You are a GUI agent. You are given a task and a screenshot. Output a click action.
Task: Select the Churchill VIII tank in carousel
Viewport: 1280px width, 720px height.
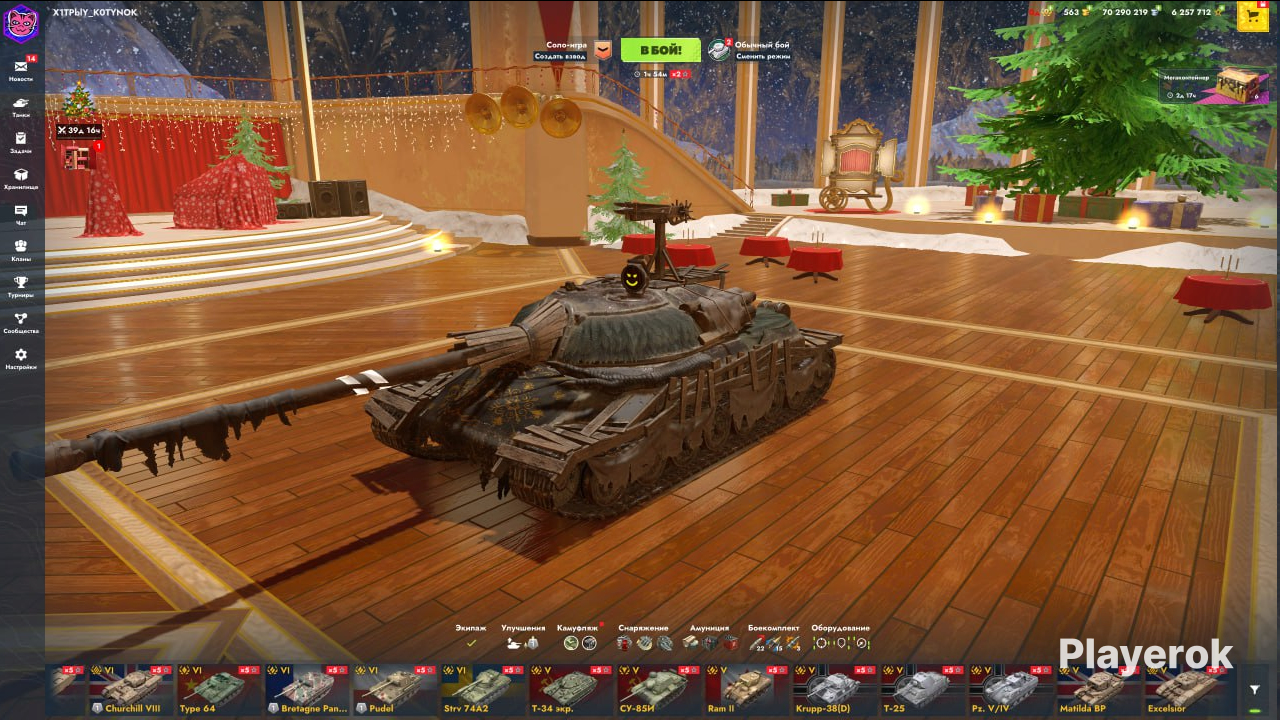coord(132,690)
